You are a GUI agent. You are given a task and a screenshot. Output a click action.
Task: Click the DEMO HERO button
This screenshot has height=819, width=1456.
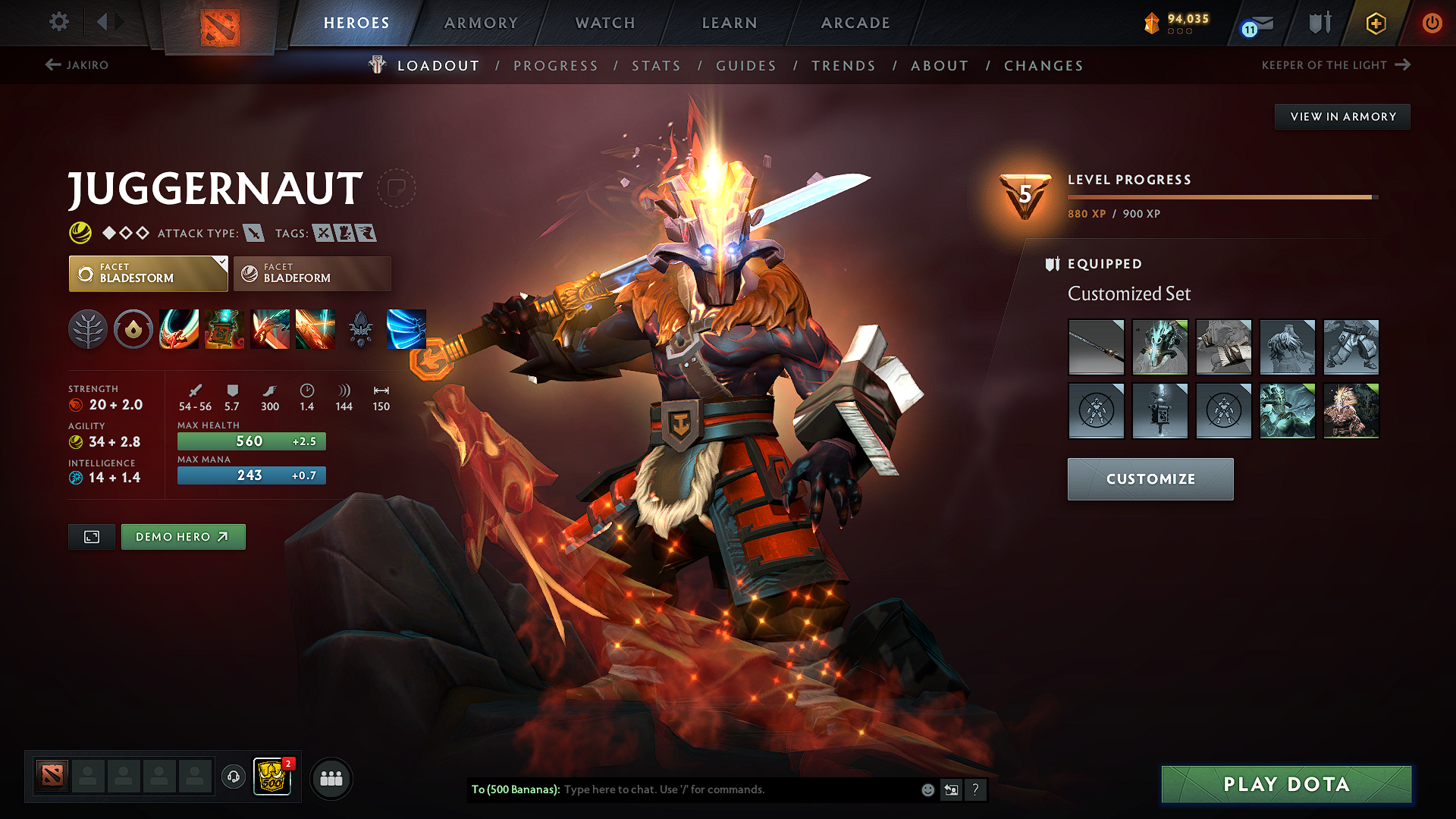[183, 536]
